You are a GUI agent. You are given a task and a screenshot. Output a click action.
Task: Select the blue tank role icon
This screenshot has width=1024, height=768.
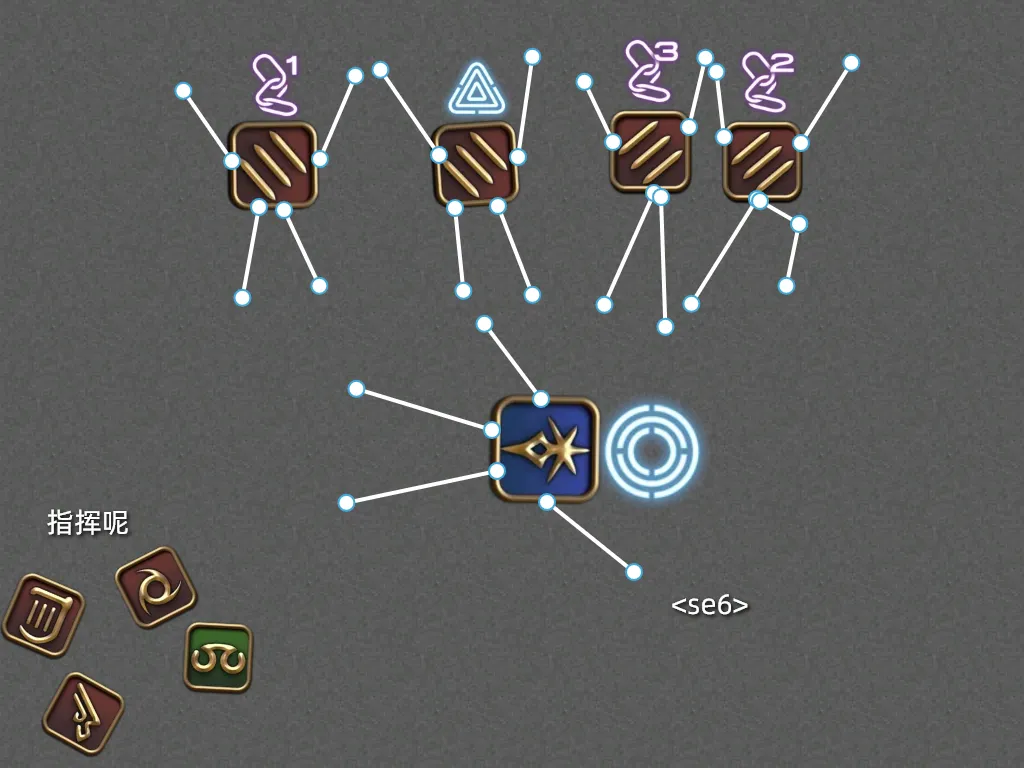coord(546,449)
